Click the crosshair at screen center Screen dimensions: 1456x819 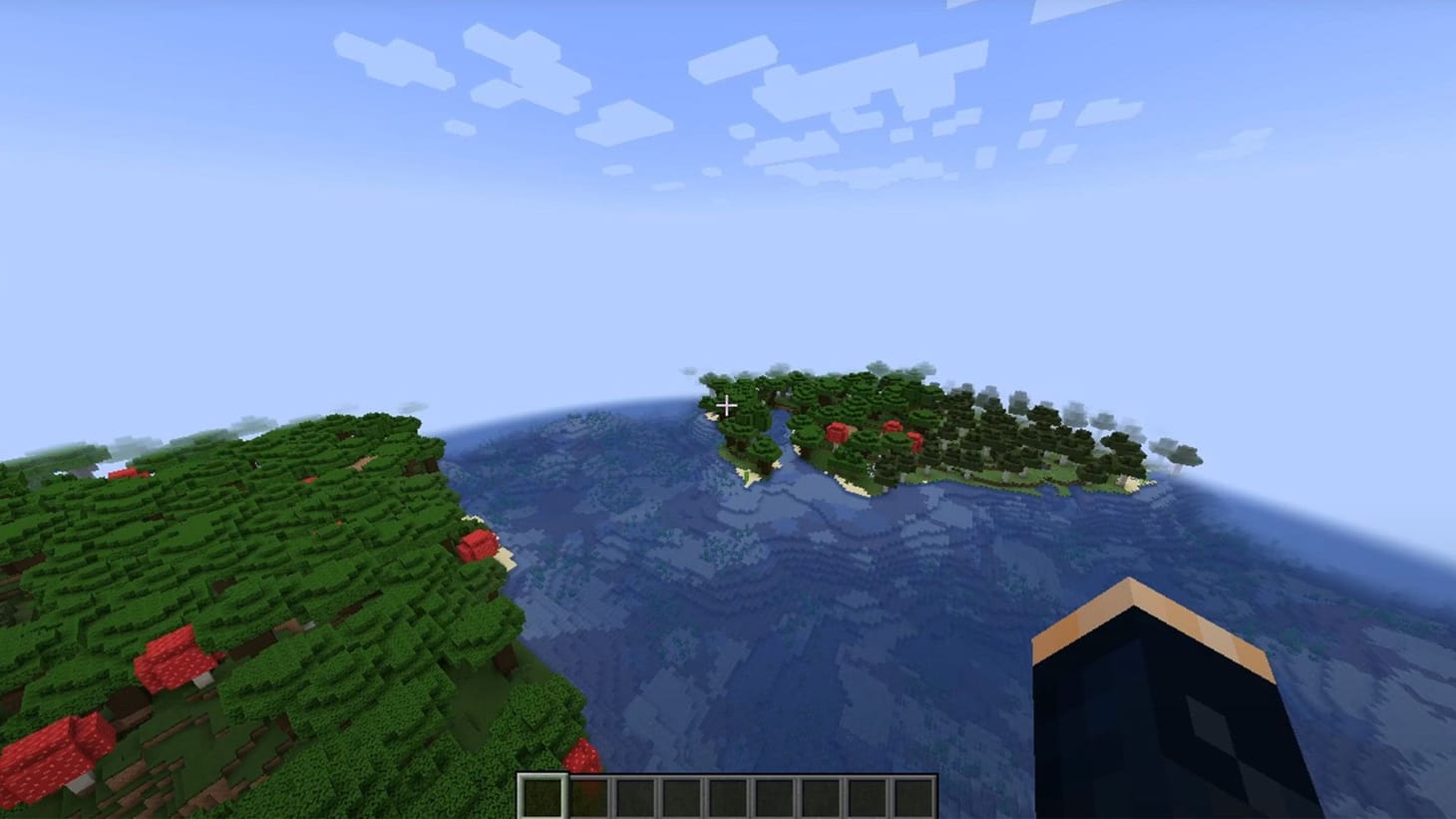[x=728, y=406]
